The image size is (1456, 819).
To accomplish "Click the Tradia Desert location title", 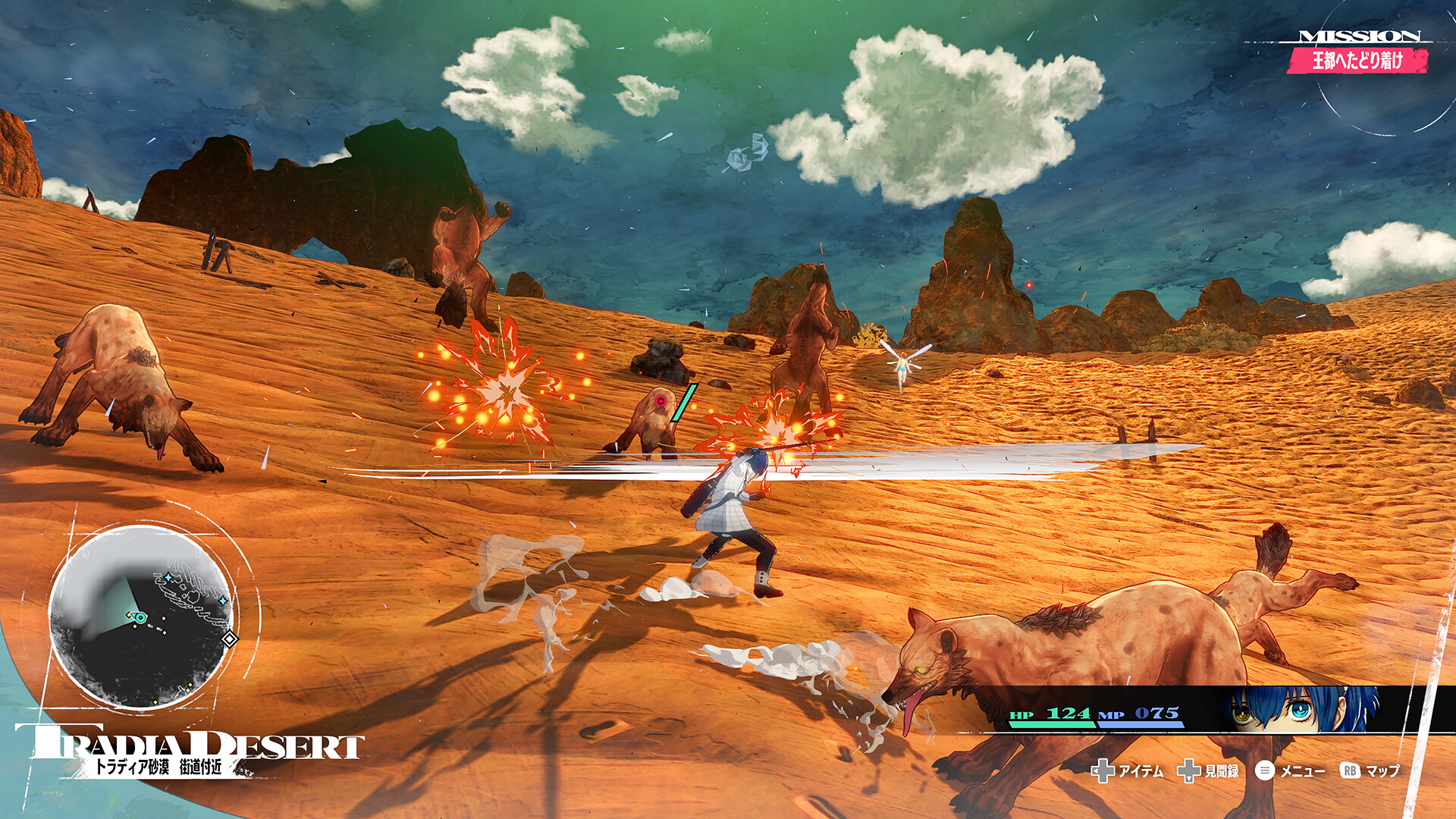I will [190, 747].
